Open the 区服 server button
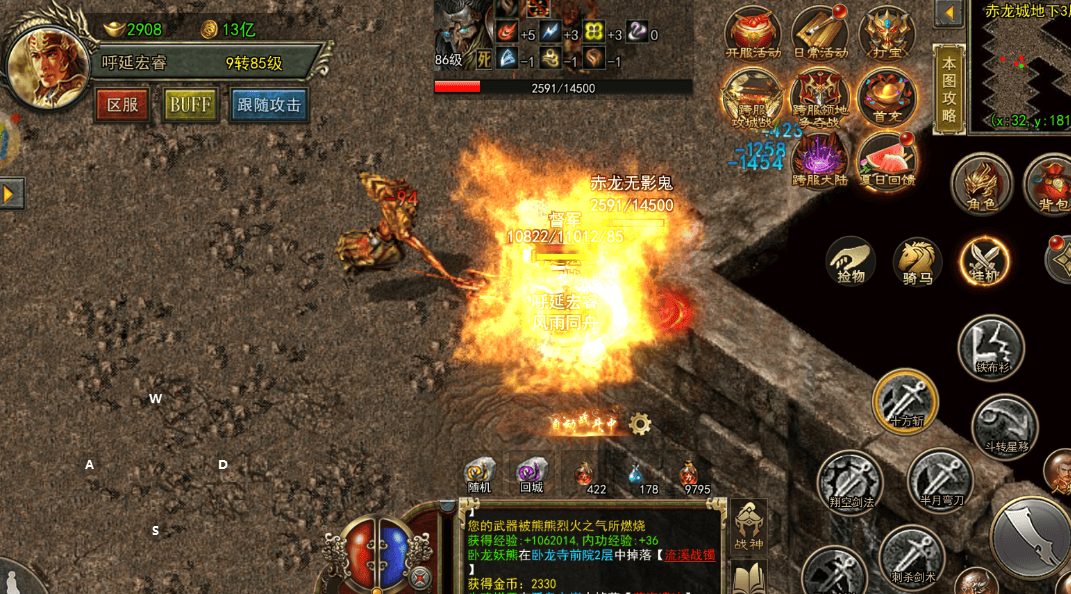 [122, 105]
